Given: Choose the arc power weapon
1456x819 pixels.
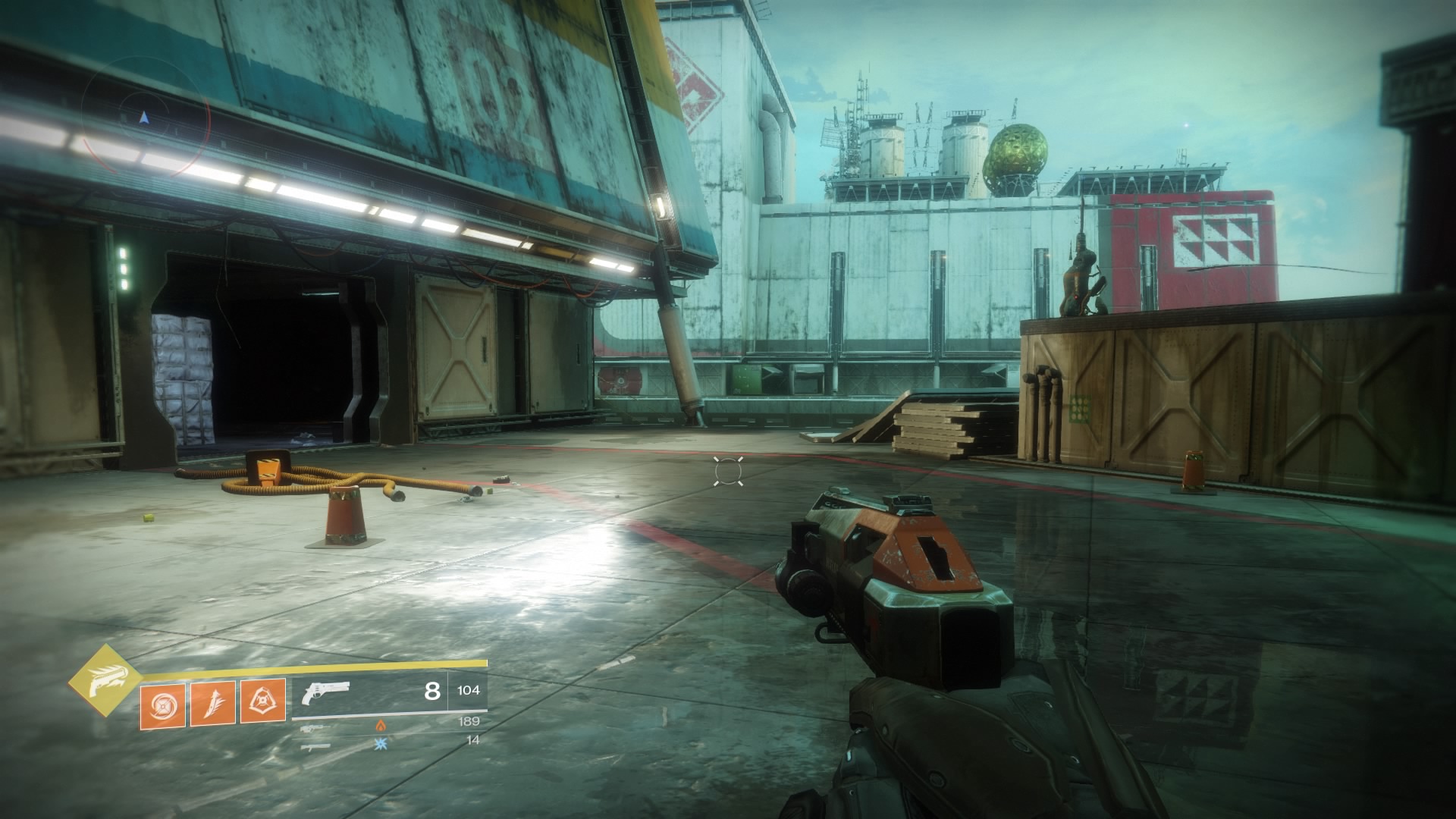Looking at the screenshot, I should click(x=312, y=747).
